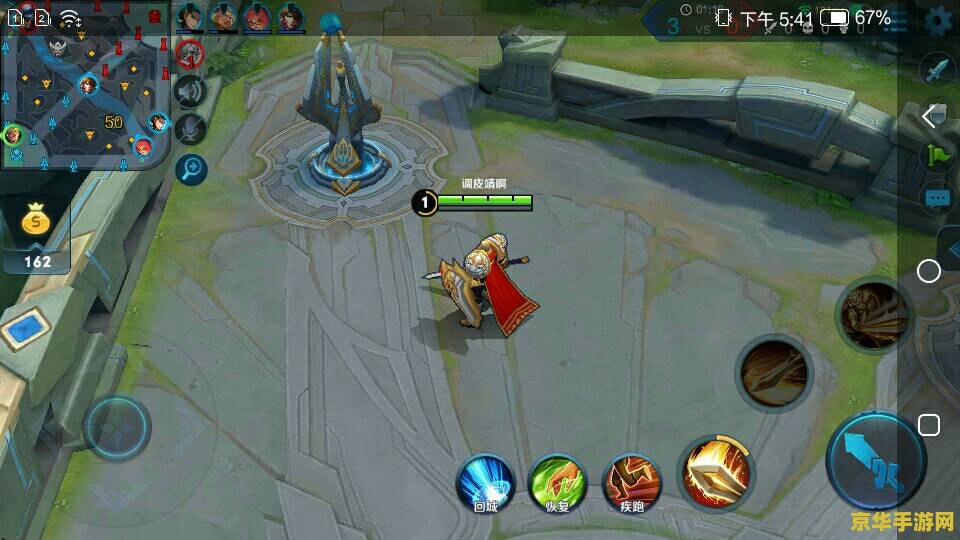Screen dimensions: 960x540
Task: Use the green 恢复 heal skill
Action: 557,480
